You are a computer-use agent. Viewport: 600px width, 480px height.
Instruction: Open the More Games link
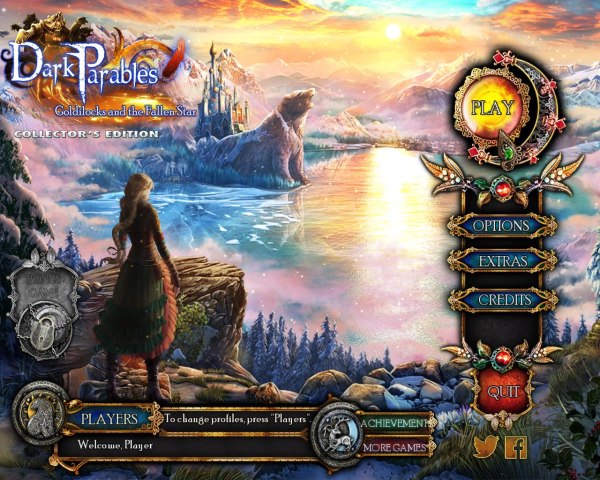[396, 447]
